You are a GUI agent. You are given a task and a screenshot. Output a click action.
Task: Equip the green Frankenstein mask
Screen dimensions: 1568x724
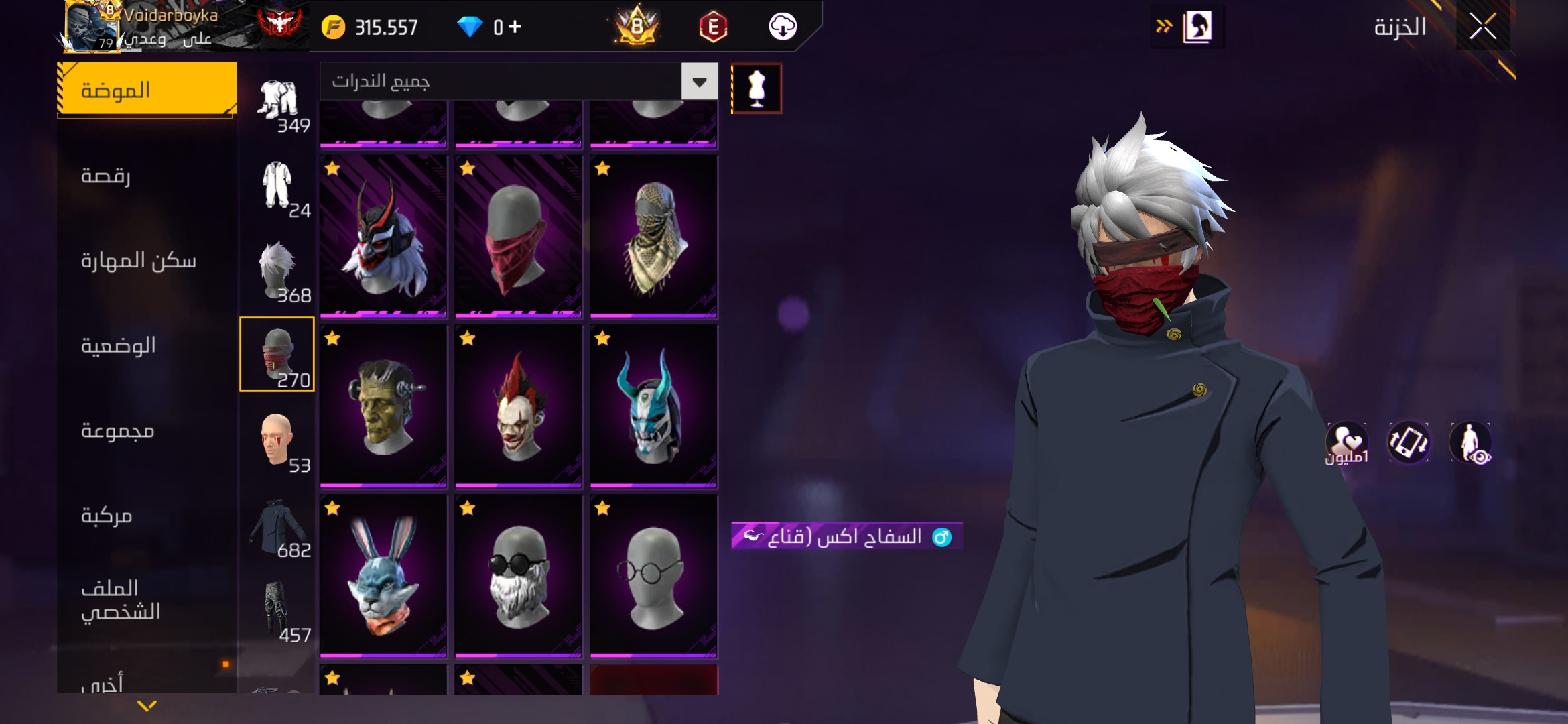tap(383, 406)
